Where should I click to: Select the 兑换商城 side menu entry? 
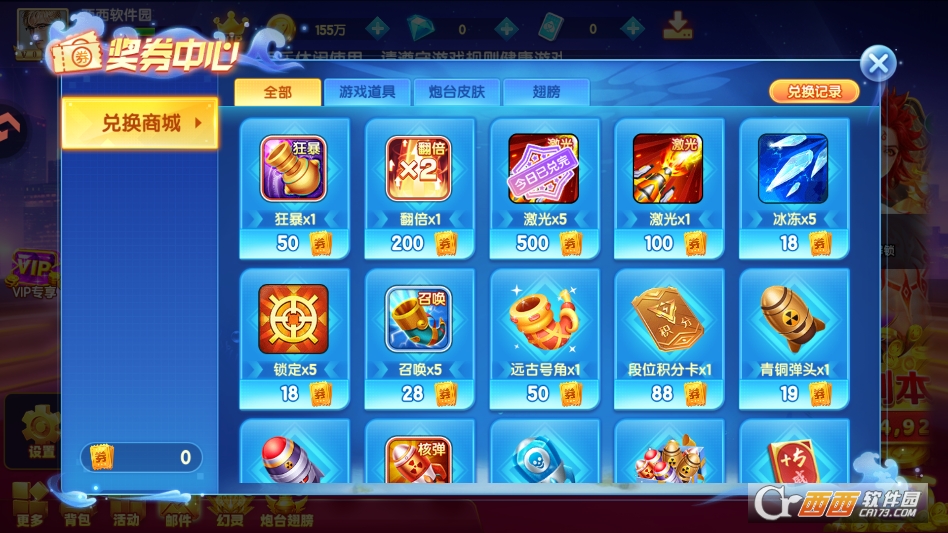click(x=140, y=123)
